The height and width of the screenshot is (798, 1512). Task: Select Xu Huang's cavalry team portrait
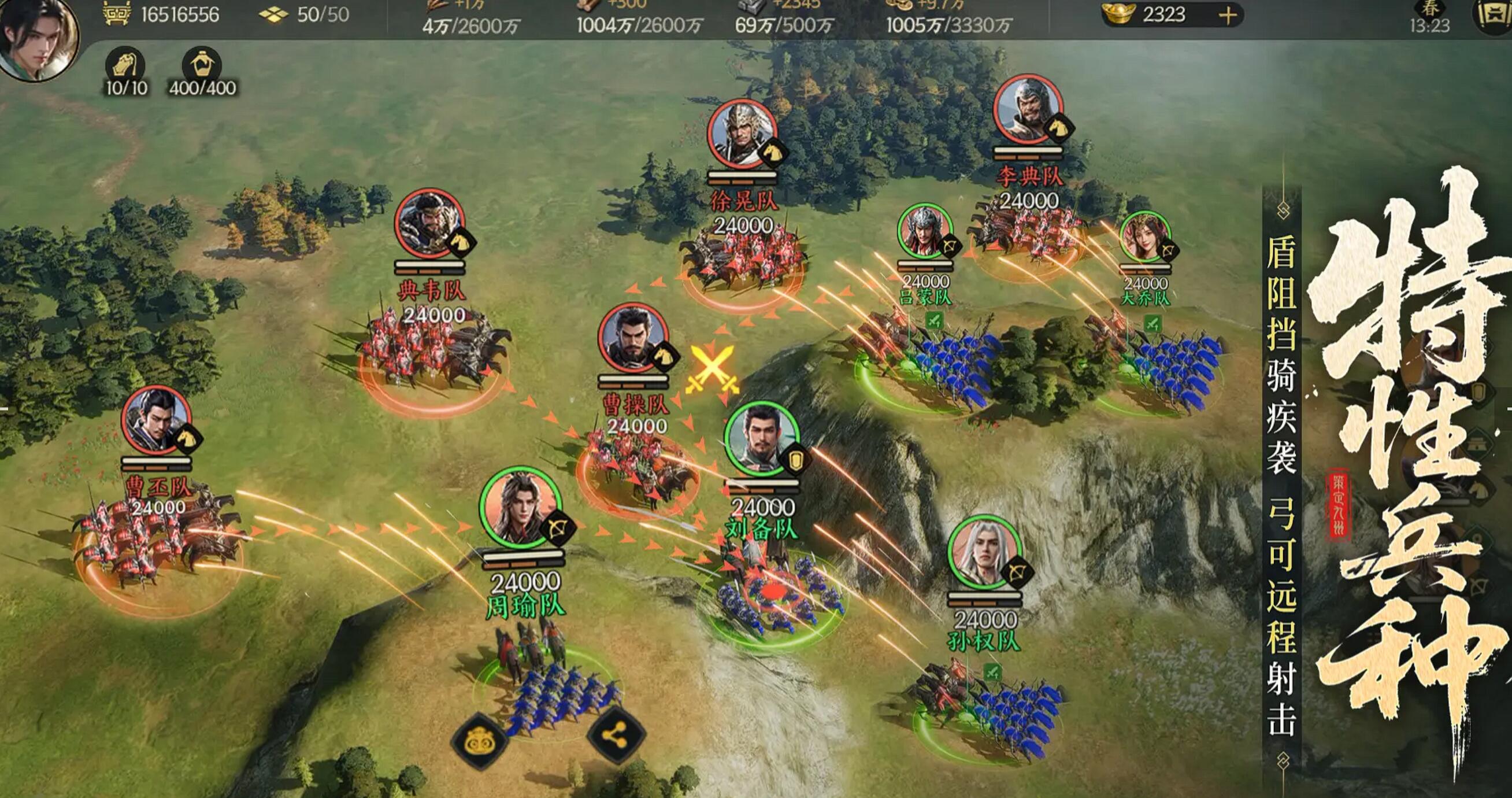tap(742, 134)
